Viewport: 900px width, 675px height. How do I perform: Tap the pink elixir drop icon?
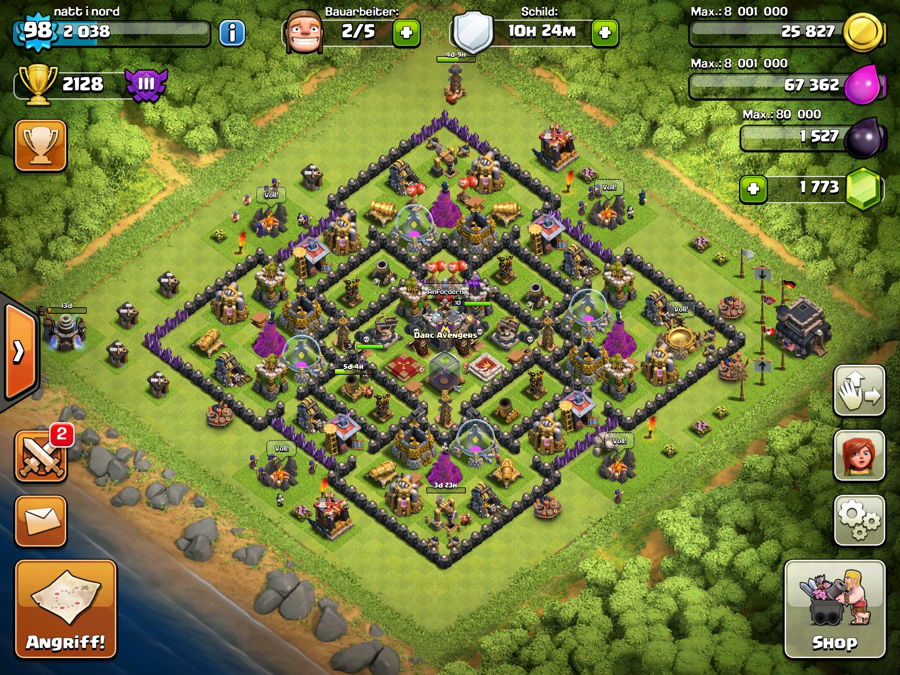click(x=863, y=86)
